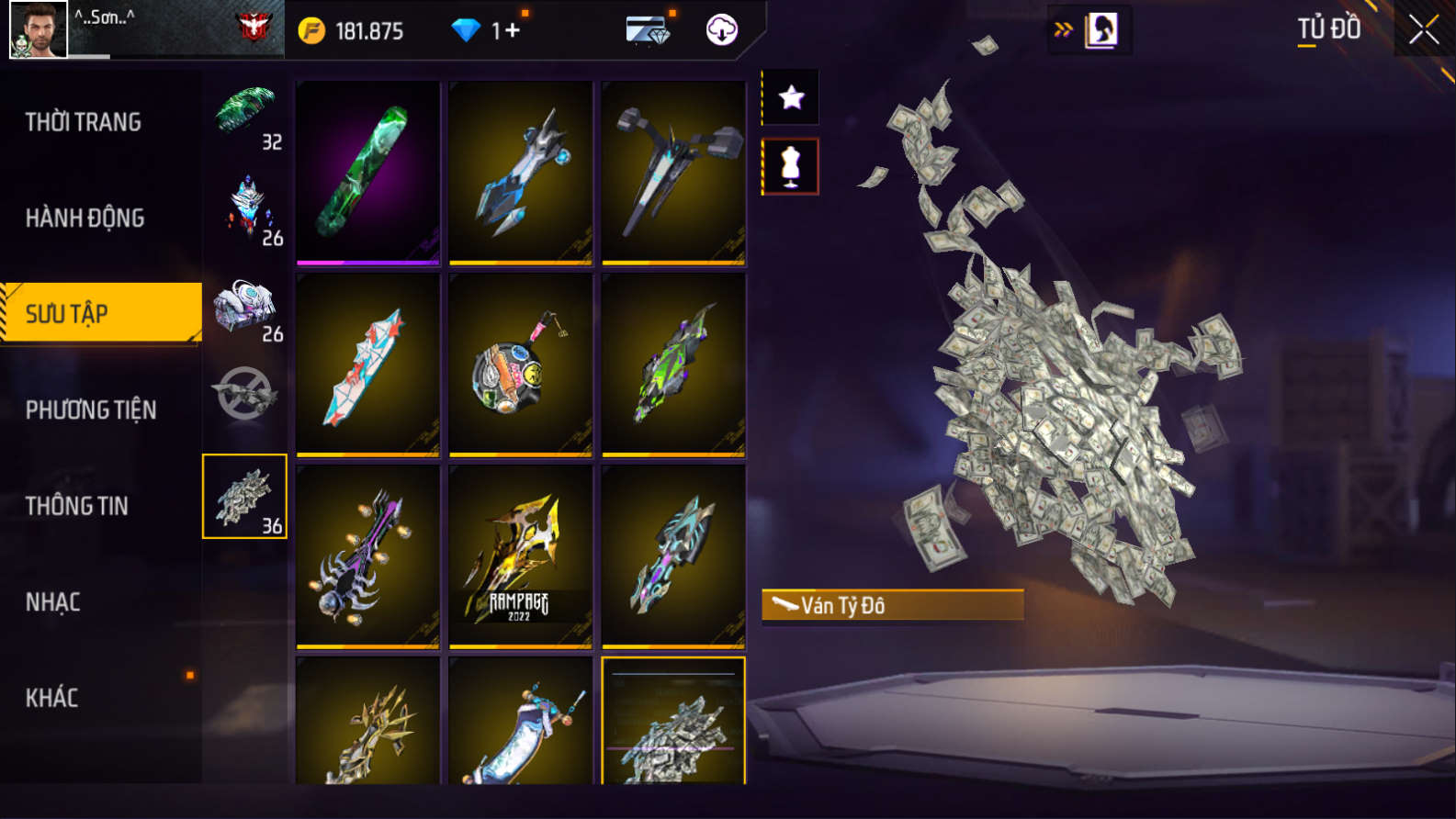Toggle the star favorites filter
Viewport: 1456px width, 819px height.
[791, 97]
